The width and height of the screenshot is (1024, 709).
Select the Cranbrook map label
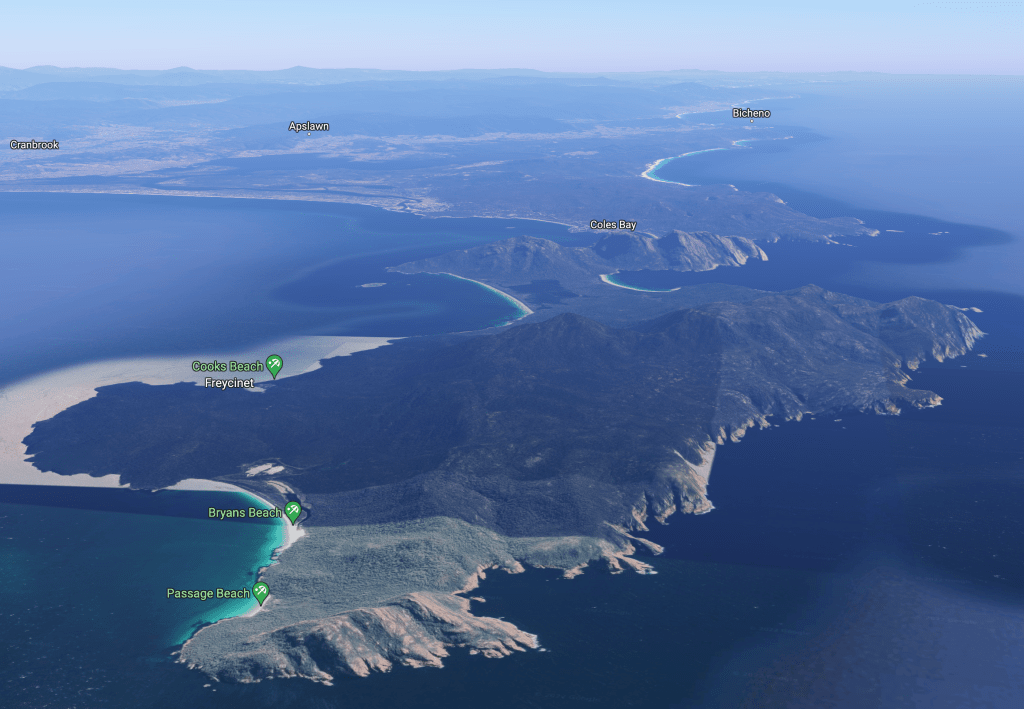coord(35,145)
